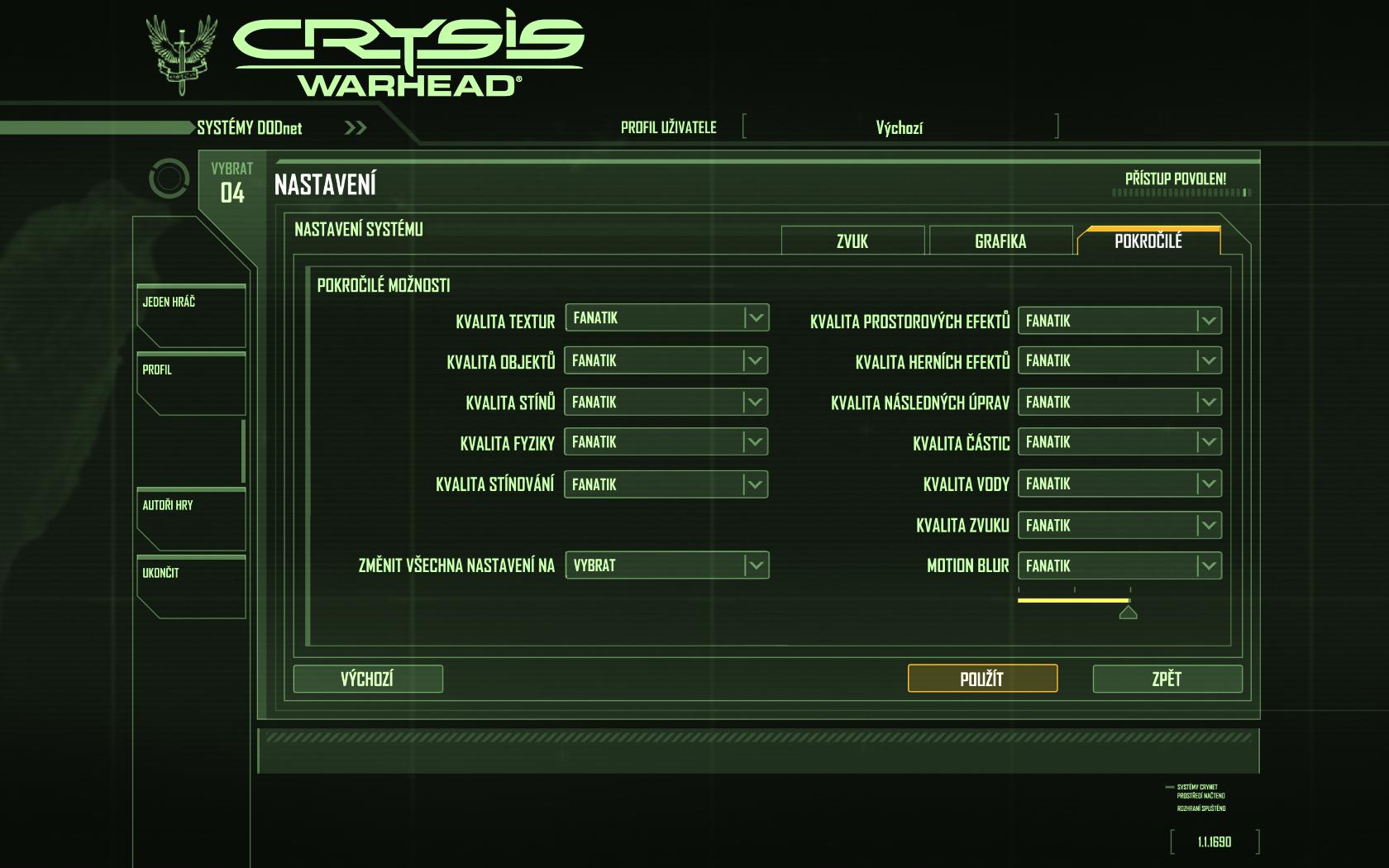Open the Jeden hráč menu
The height and width of the screenshot is (868, 1389).
pos(191,315)
